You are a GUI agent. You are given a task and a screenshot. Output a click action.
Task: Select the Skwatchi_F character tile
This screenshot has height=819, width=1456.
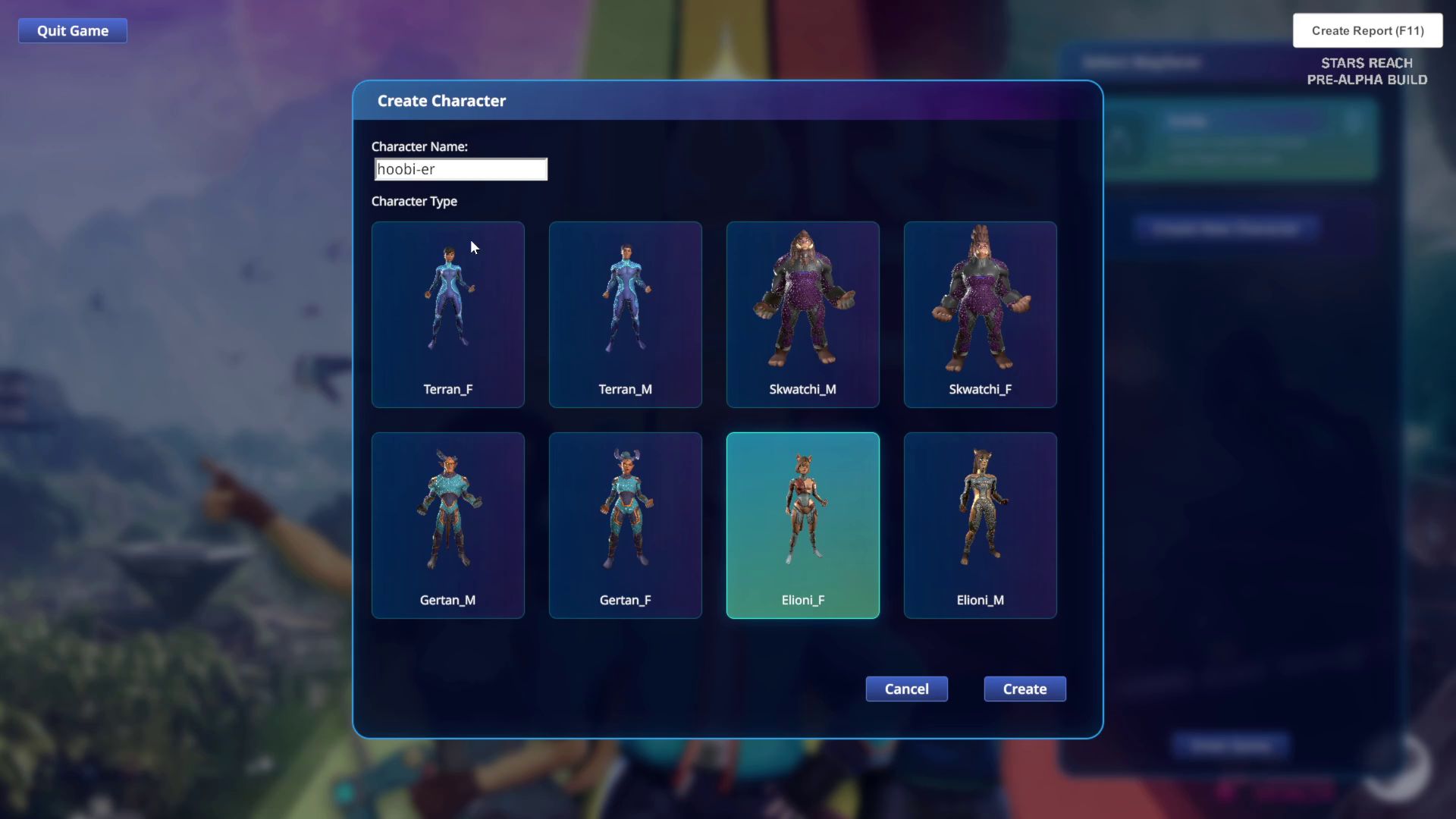980,315
